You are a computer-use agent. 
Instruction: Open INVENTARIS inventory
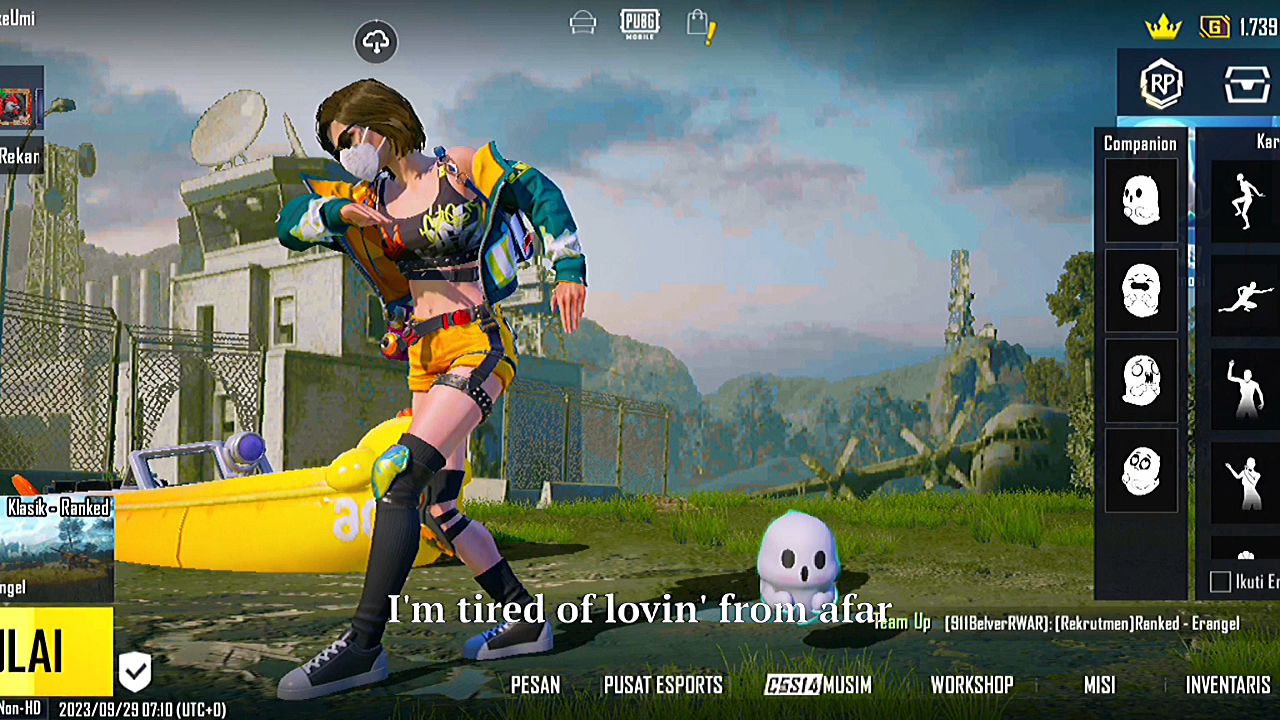point(1228,685)
